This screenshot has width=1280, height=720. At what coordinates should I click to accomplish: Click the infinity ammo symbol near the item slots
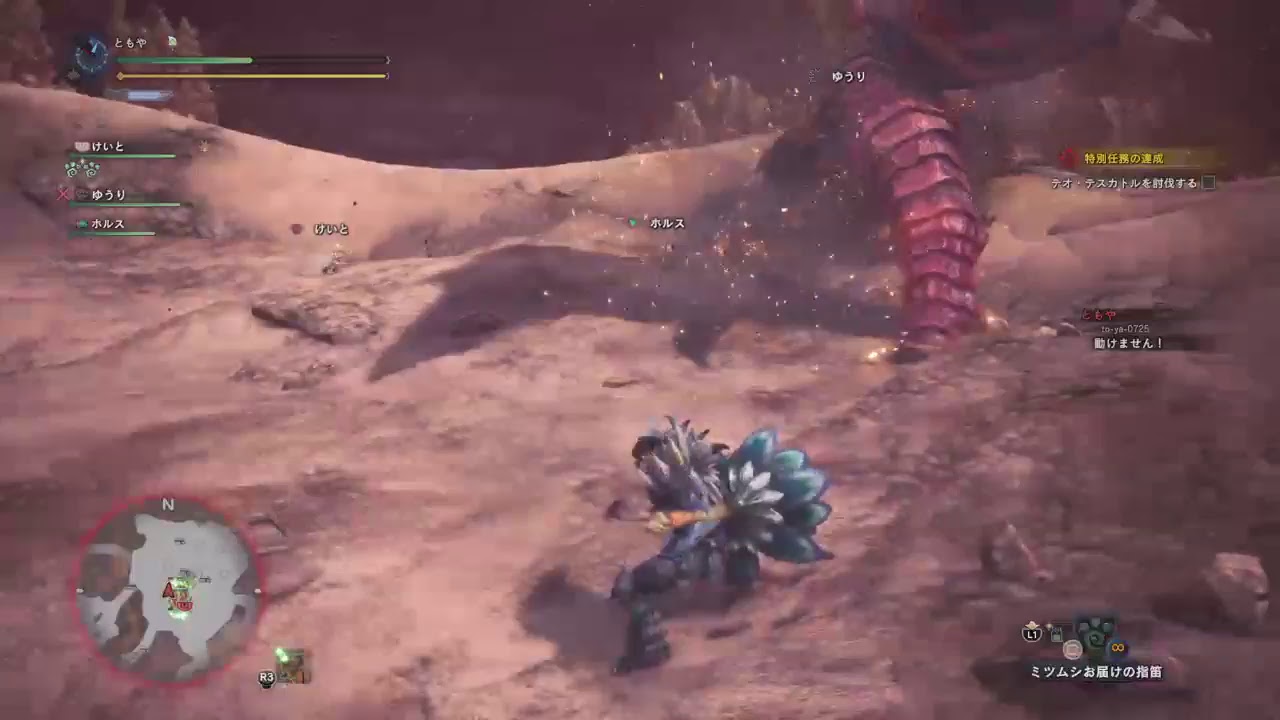pyautogui.click(x=1116, y=647)
